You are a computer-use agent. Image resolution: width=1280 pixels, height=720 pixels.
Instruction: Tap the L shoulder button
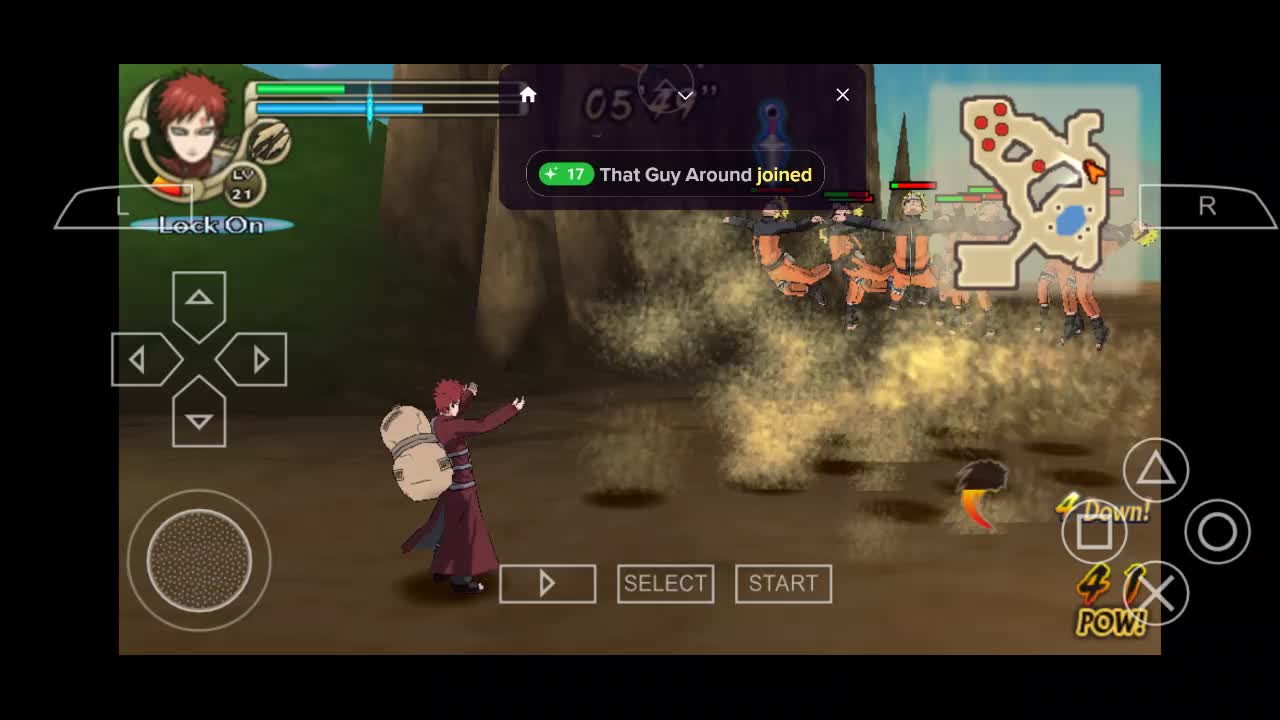pyautogui.click(x=120, y=207)
